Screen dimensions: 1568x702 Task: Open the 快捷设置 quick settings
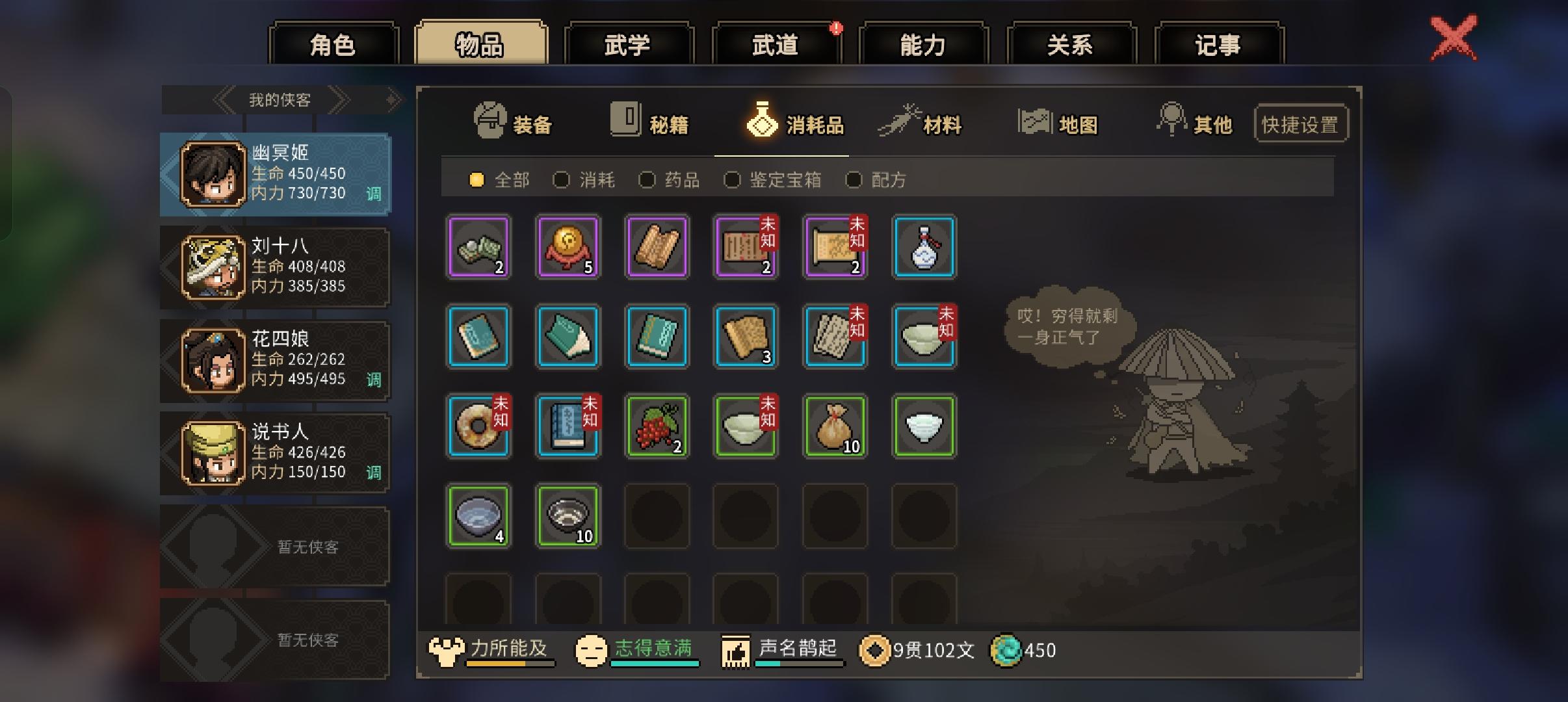click(1301, 122)
